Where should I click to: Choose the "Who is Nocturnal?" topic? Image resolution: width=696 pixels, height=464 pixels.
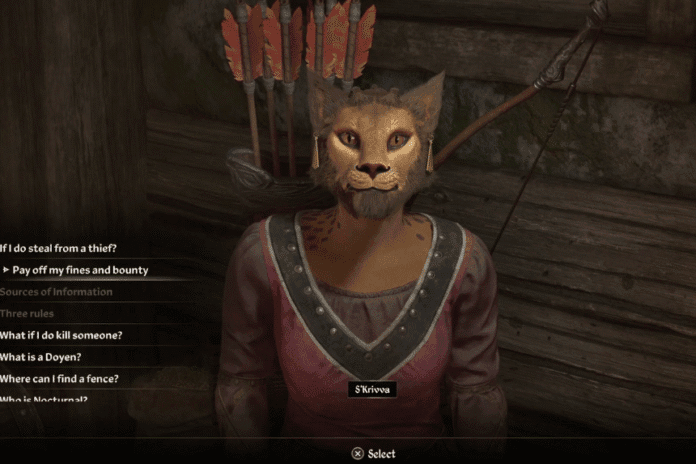pos(44,400)
